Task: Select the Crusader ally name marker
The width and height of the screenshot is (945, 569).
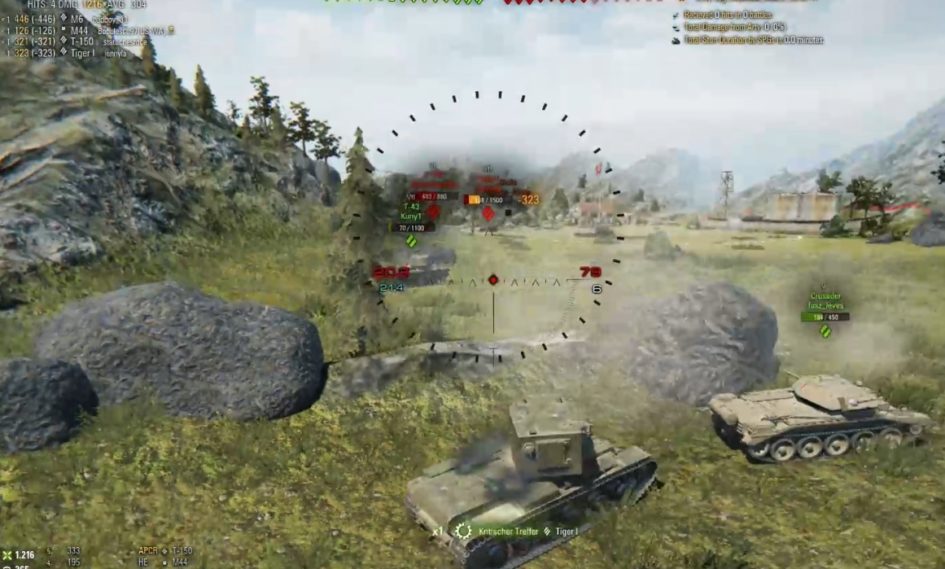Action: tap(825, 298)
